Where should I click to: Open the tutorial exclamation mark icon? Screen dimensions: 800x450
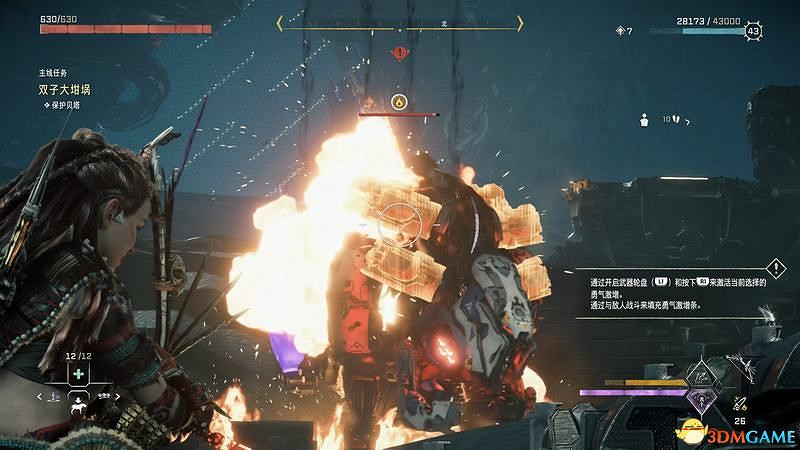(x=776, y=268)
